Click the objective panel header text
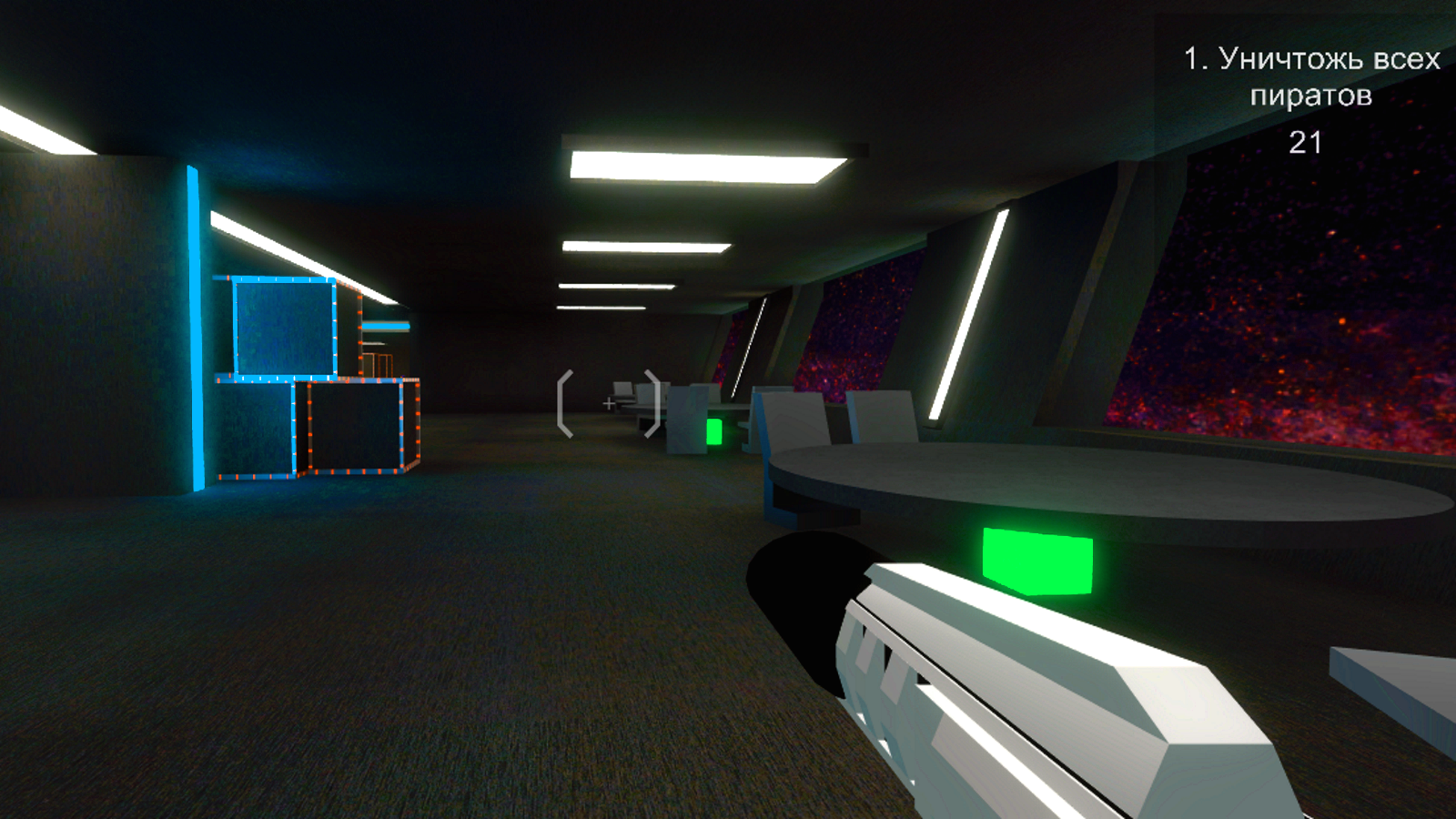This screenshot has width=1456, height=819. point(1312,56)
